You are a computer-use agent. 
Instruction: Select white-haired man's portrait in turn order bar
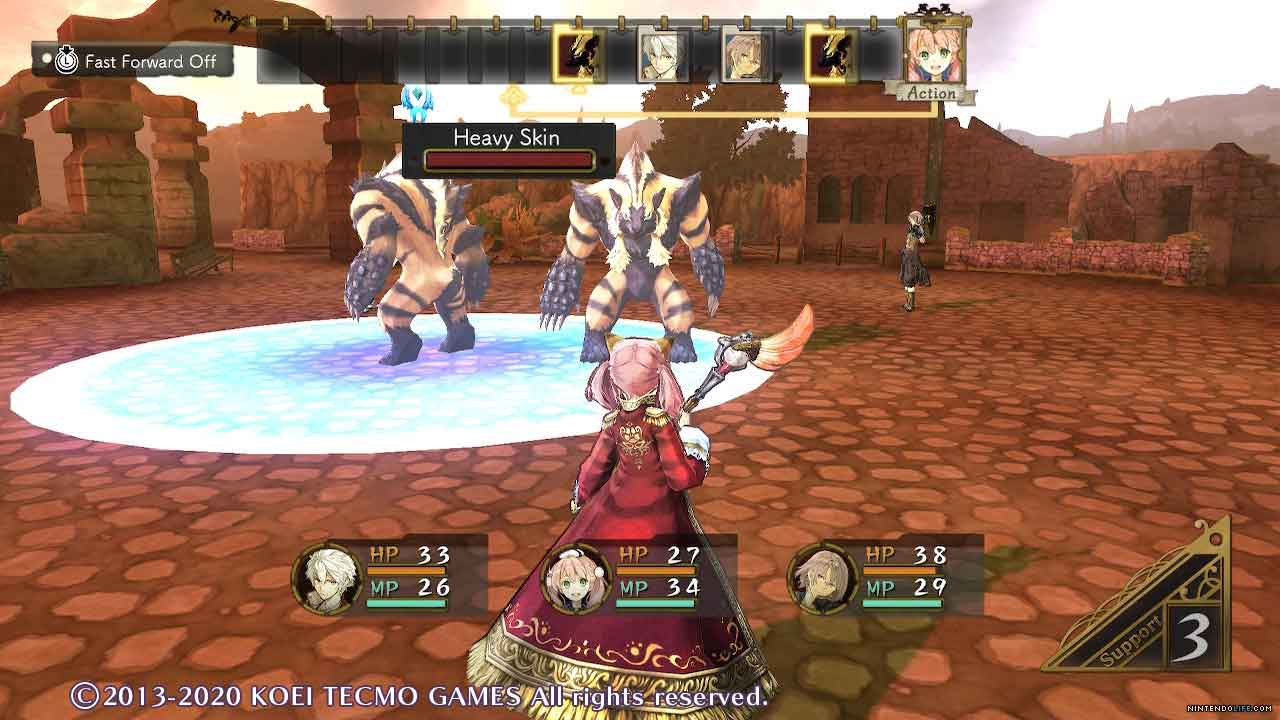664,56
